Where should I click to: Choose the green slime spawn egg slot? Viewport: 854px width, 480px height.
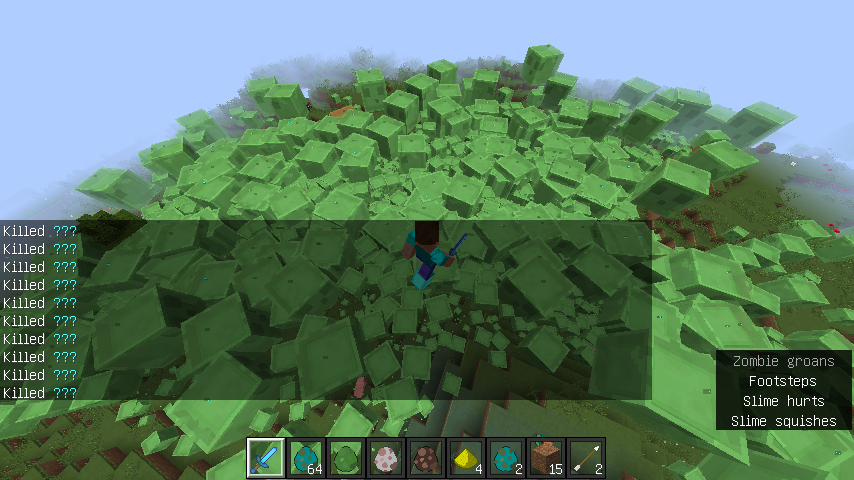click(x=346, y=458)
